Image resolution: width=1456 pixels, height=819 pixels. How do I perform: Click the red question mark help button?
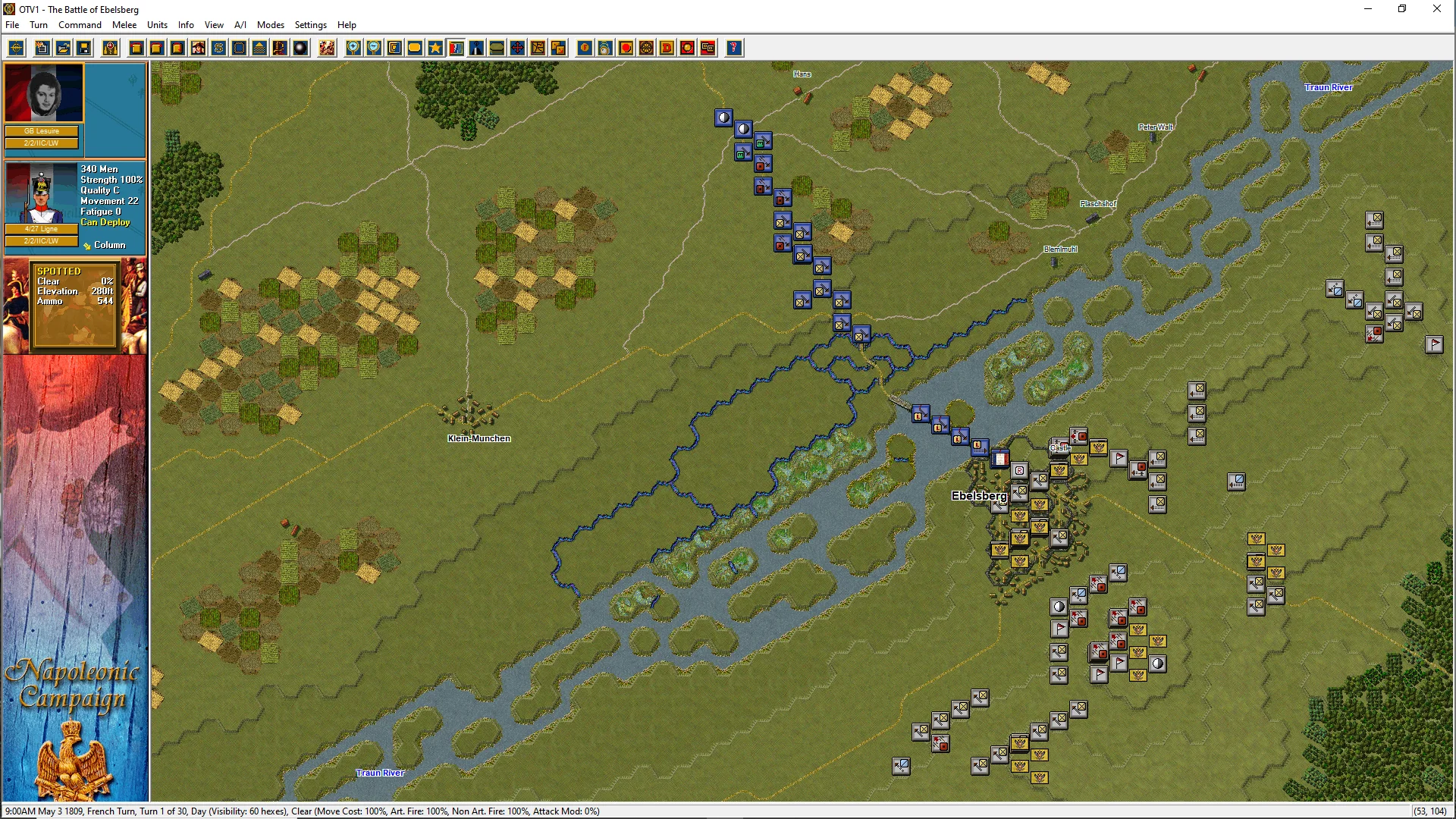tap(733, 49)
